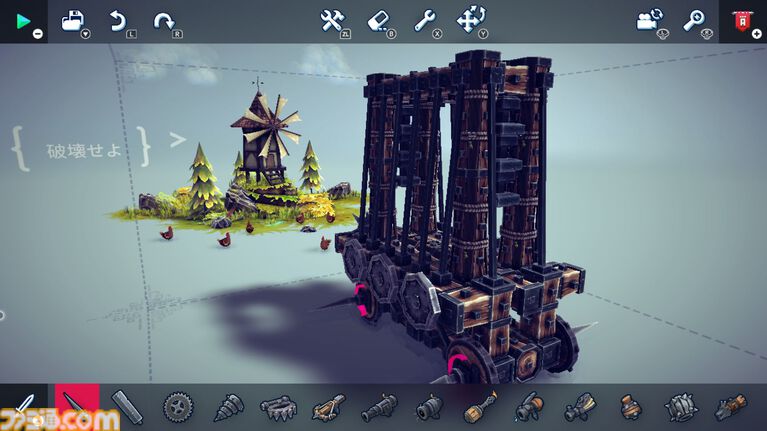Select the hammer and wrench build tool
The image size is (767, 431).
[x=333, y=20]
